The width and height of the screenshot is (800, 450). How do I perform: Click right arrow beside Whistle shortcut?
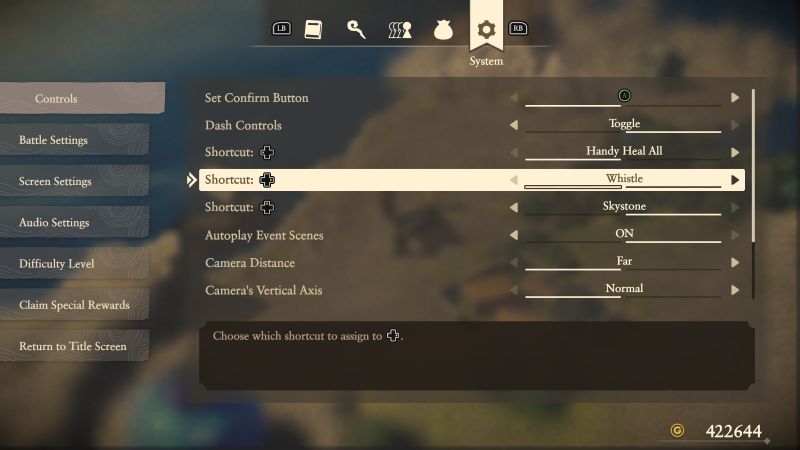point(735,180)
